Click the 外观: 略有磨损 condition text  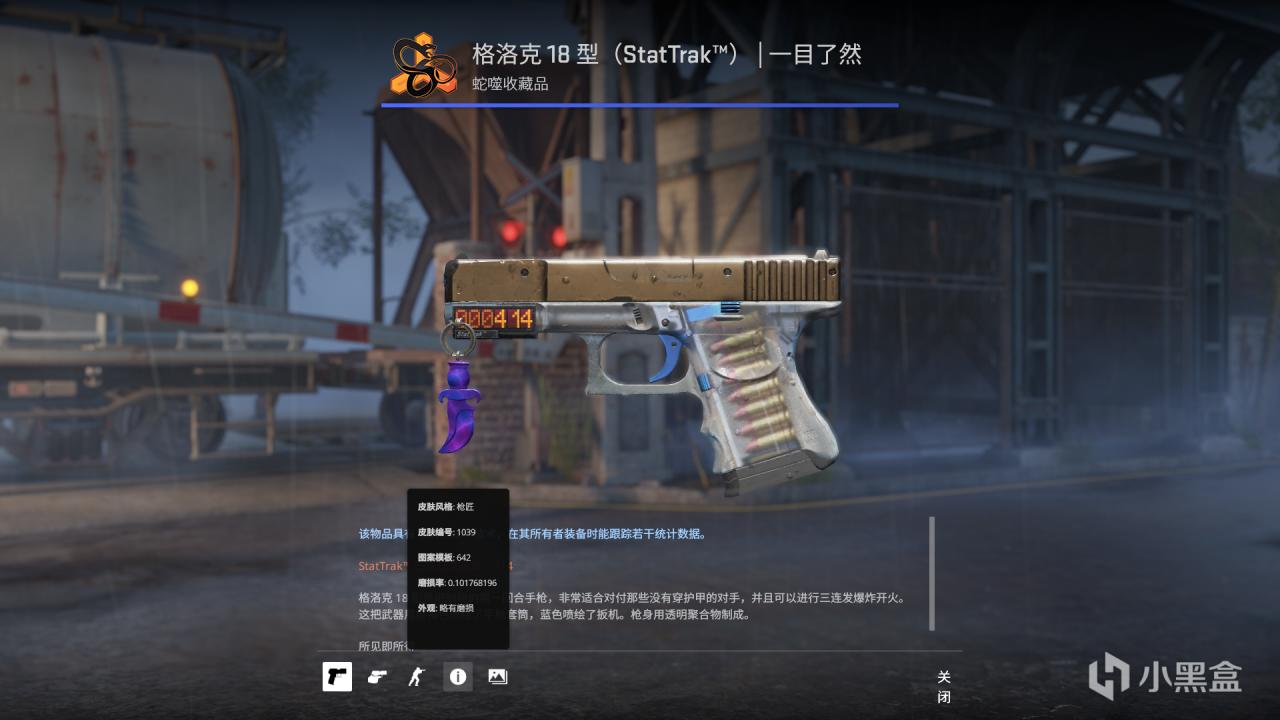pos(445,609)
